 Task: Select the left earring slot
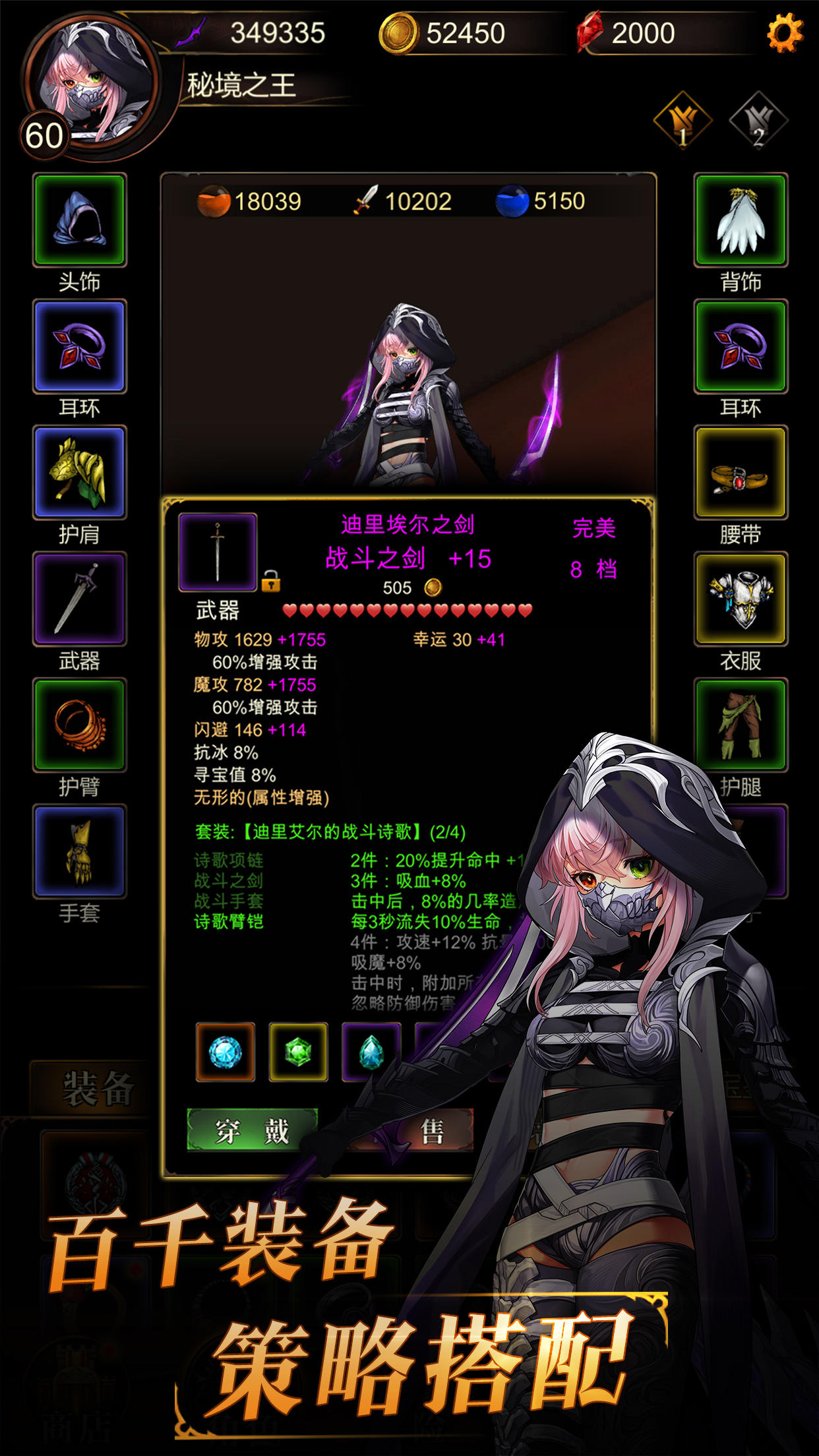pos(79,346)
